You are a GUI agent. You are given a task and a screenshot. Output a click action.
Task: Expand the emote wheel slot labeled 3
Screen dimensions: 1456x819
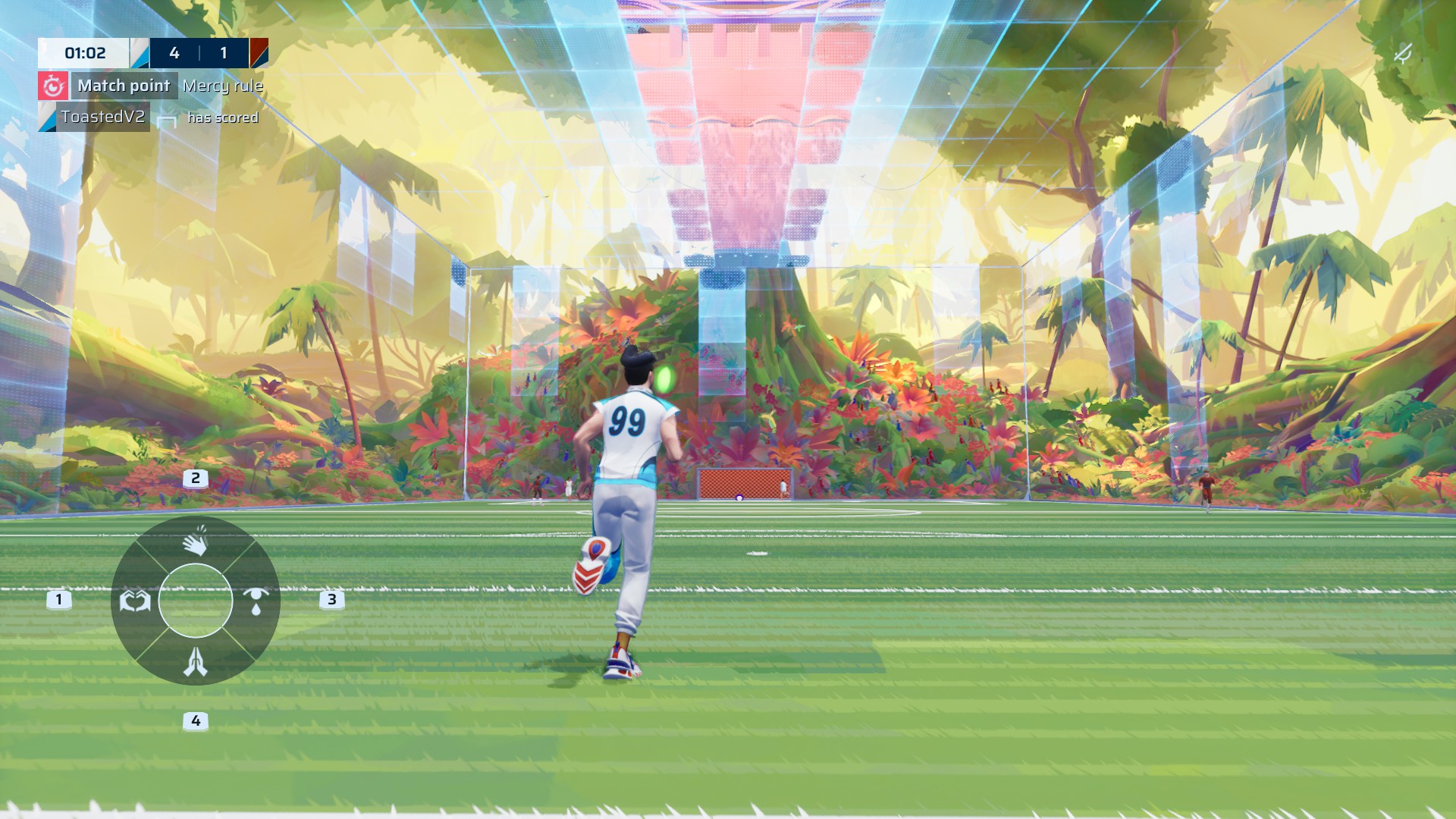(x=331, y=601)
